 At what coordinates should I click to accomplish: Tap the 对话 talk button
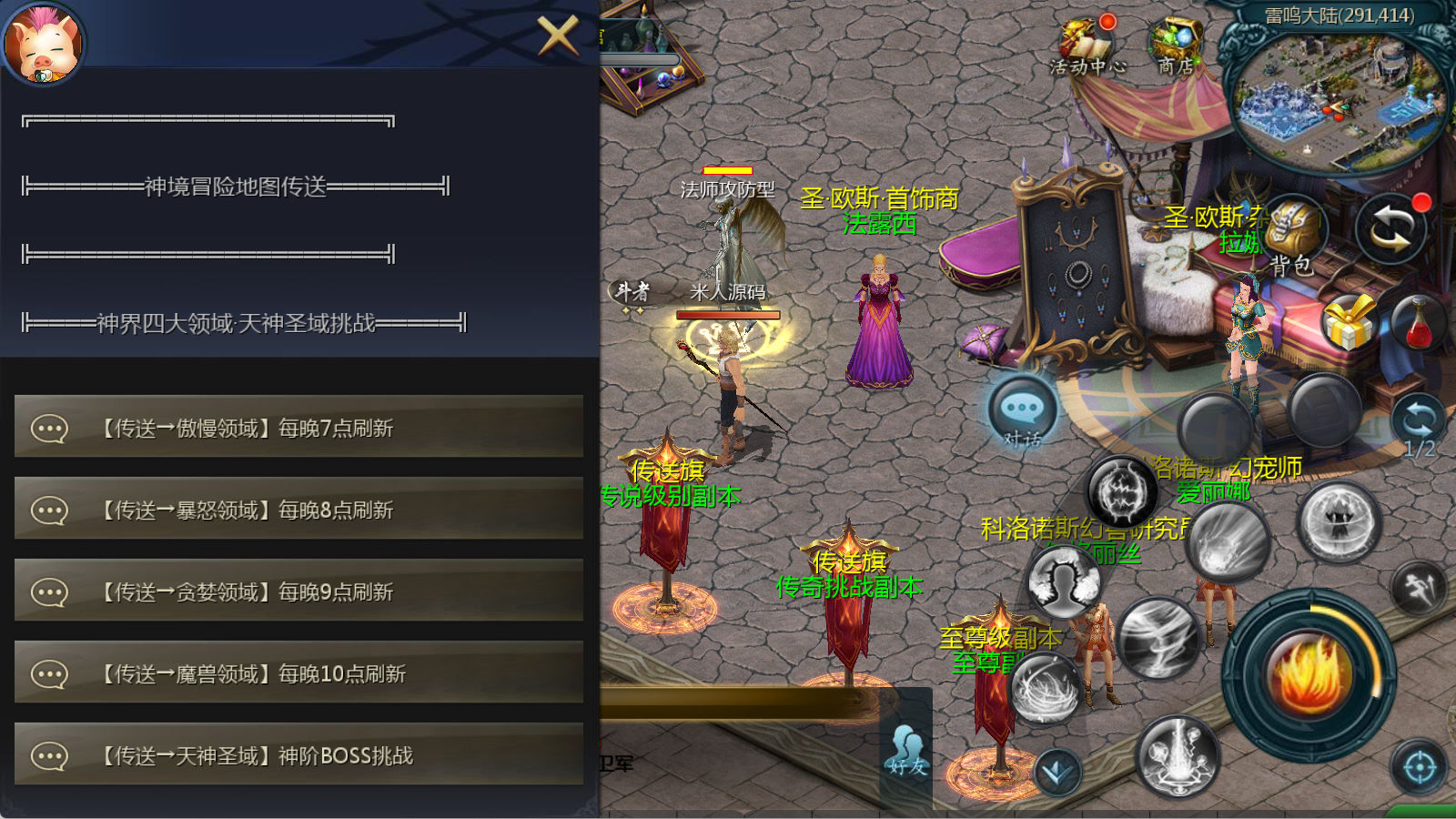[x=1022, y=412]
